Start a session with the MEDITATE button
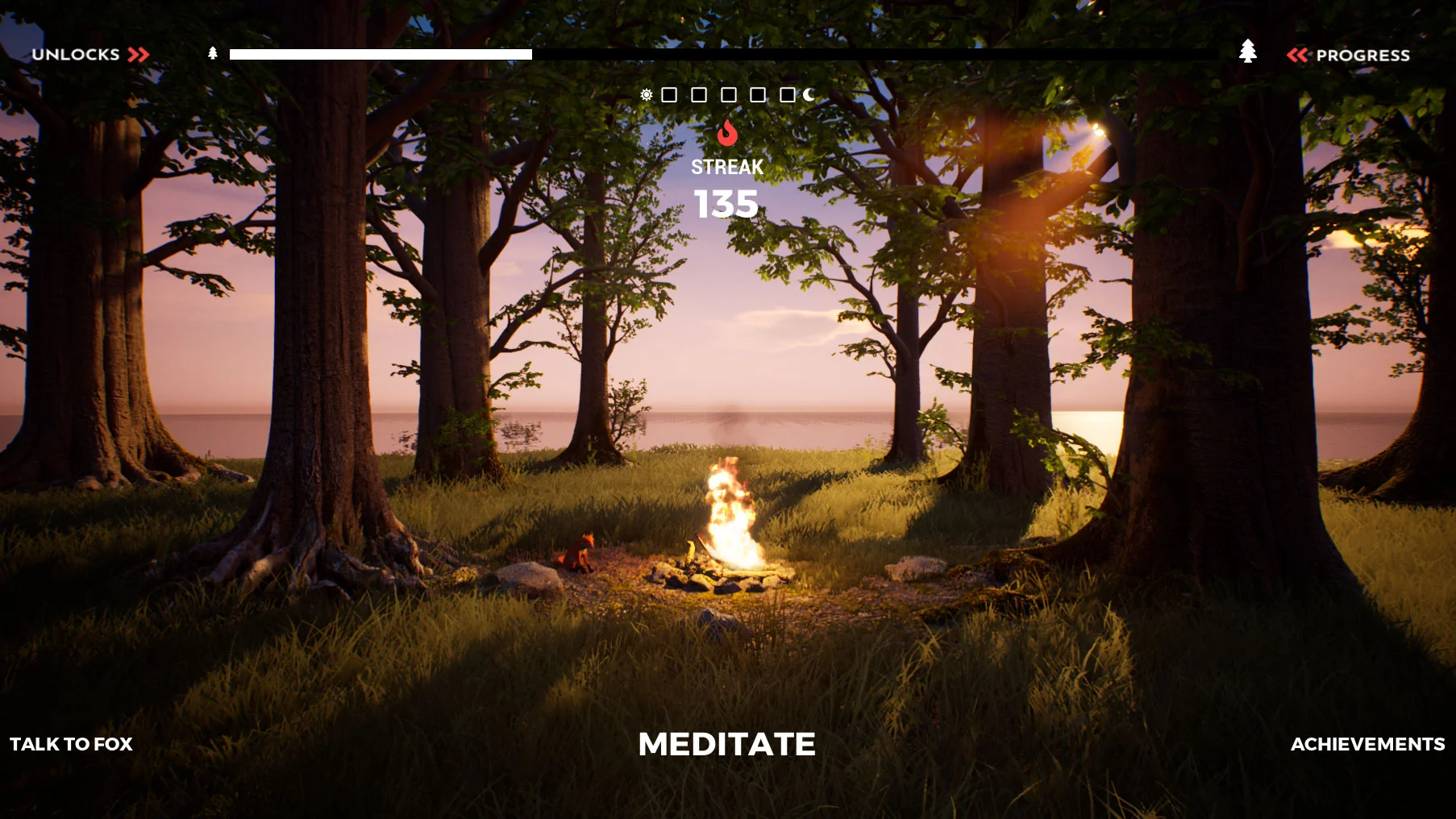Screen dimensions: 1456x819 click(x=727, y=744)
